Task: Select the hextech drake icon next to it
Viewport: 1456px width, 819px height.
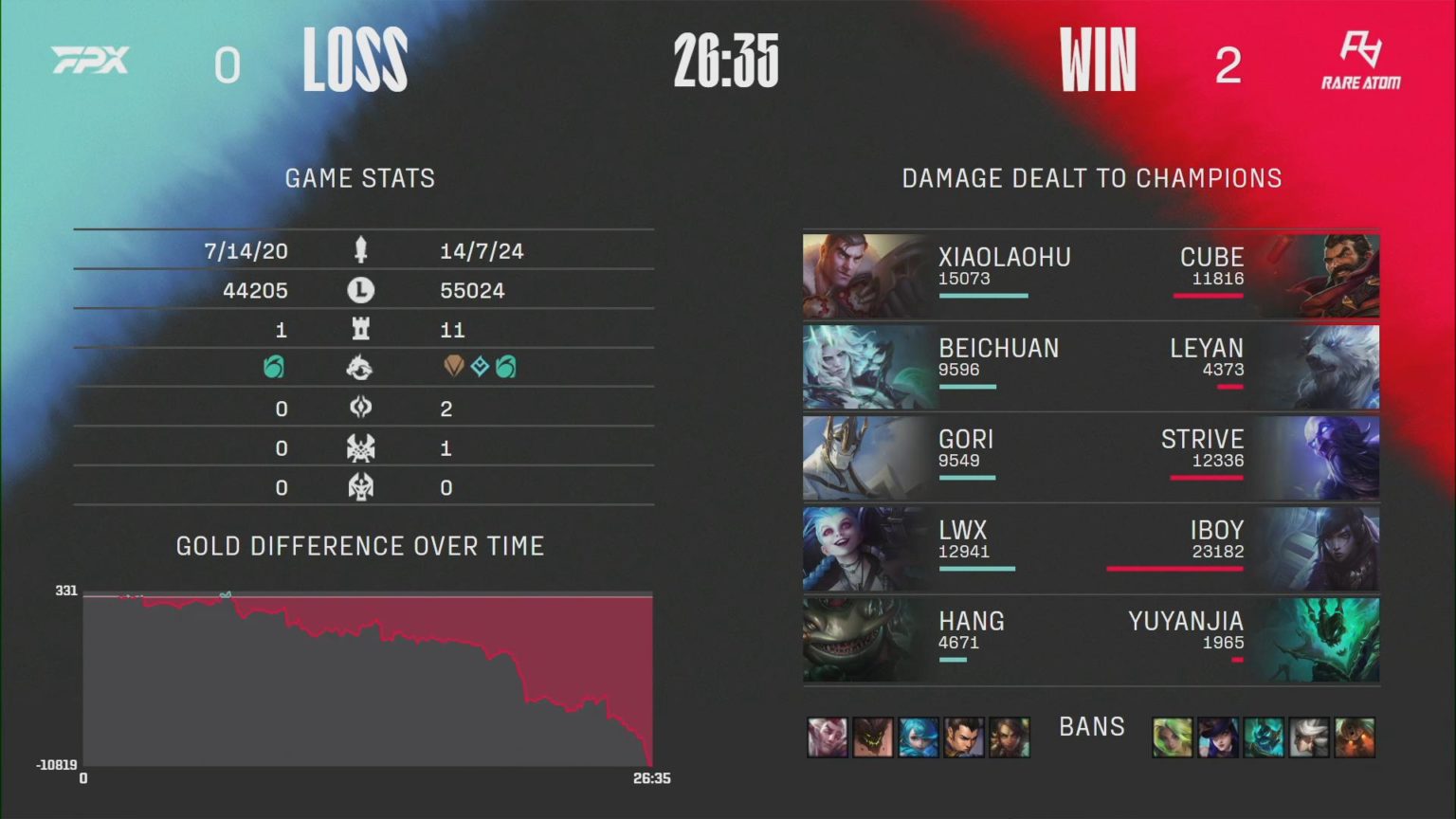Action: tap(481, 368)
